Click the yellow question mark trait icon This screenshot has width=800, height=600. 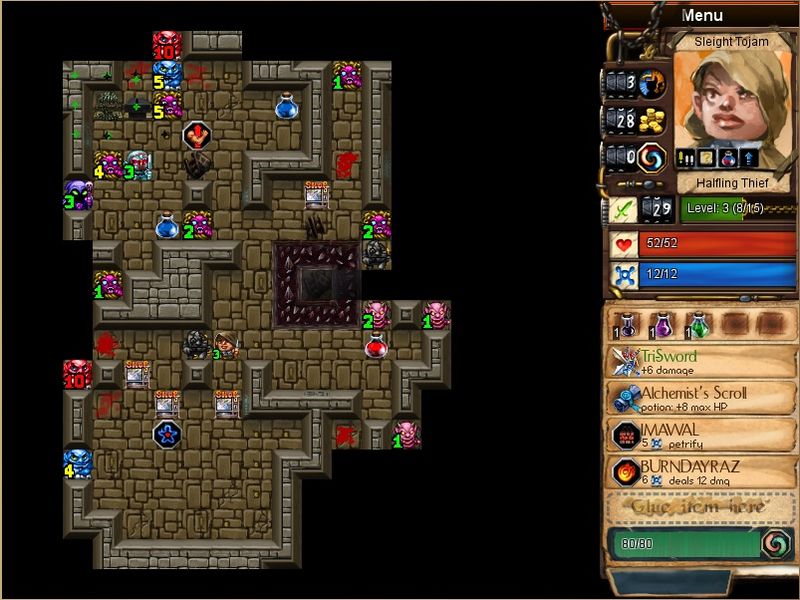coord(708,158)
